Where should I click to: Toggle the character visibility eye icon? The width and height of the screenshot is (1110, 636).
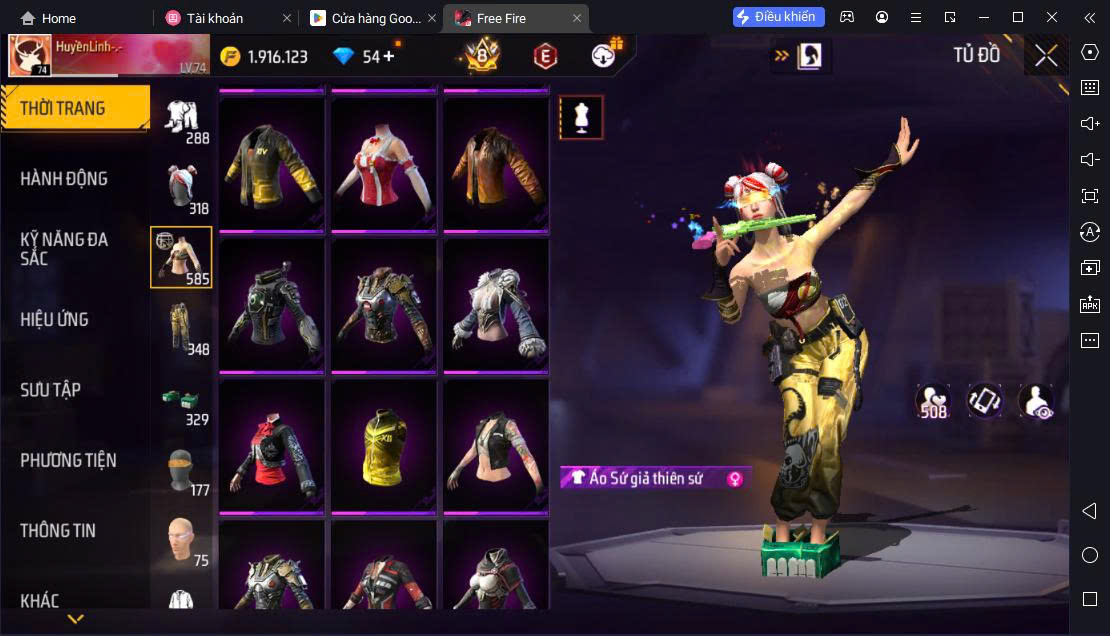point(1036,401)
